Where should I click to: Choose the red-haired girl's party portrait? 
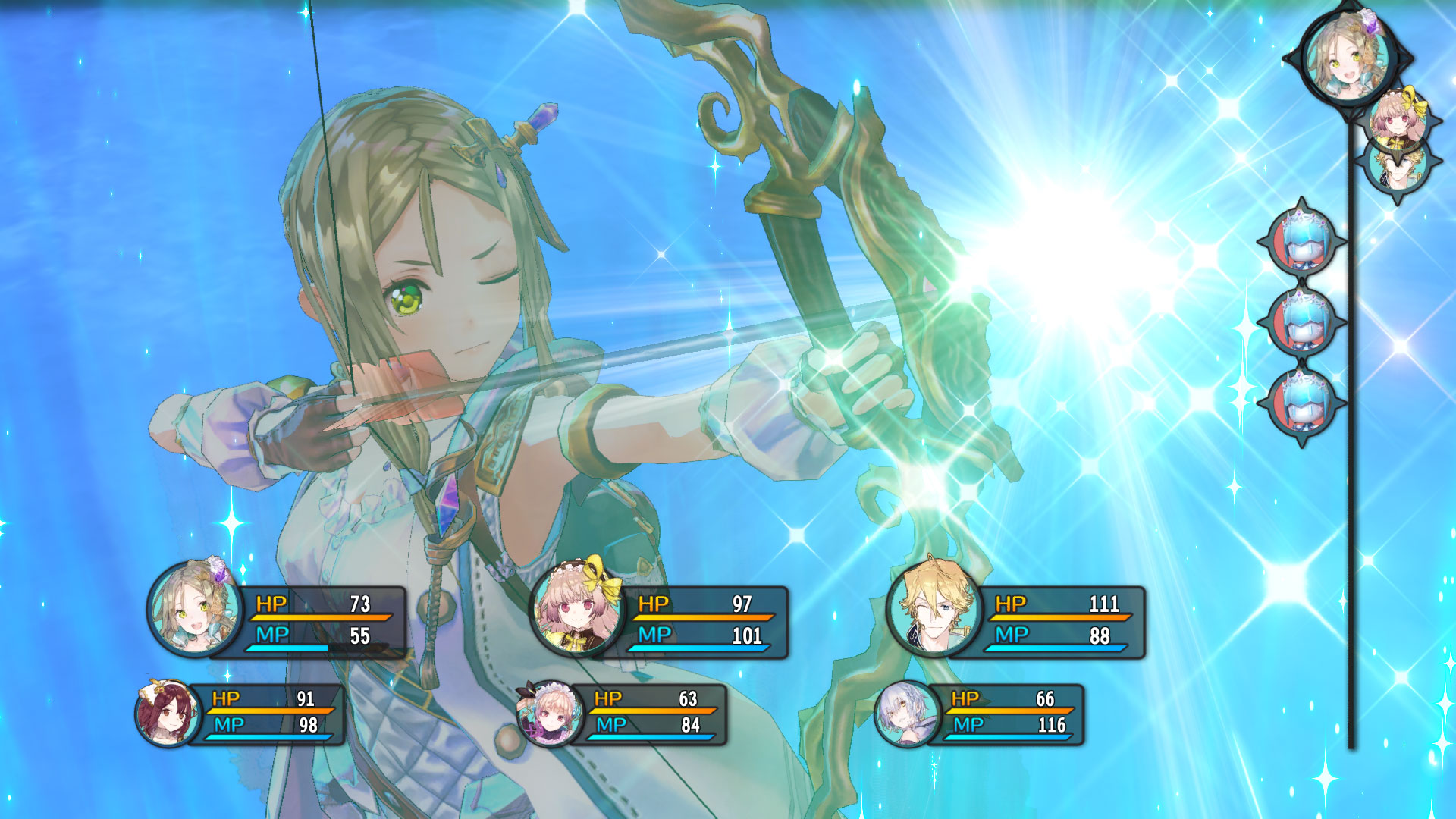click(x=168, y=714)
